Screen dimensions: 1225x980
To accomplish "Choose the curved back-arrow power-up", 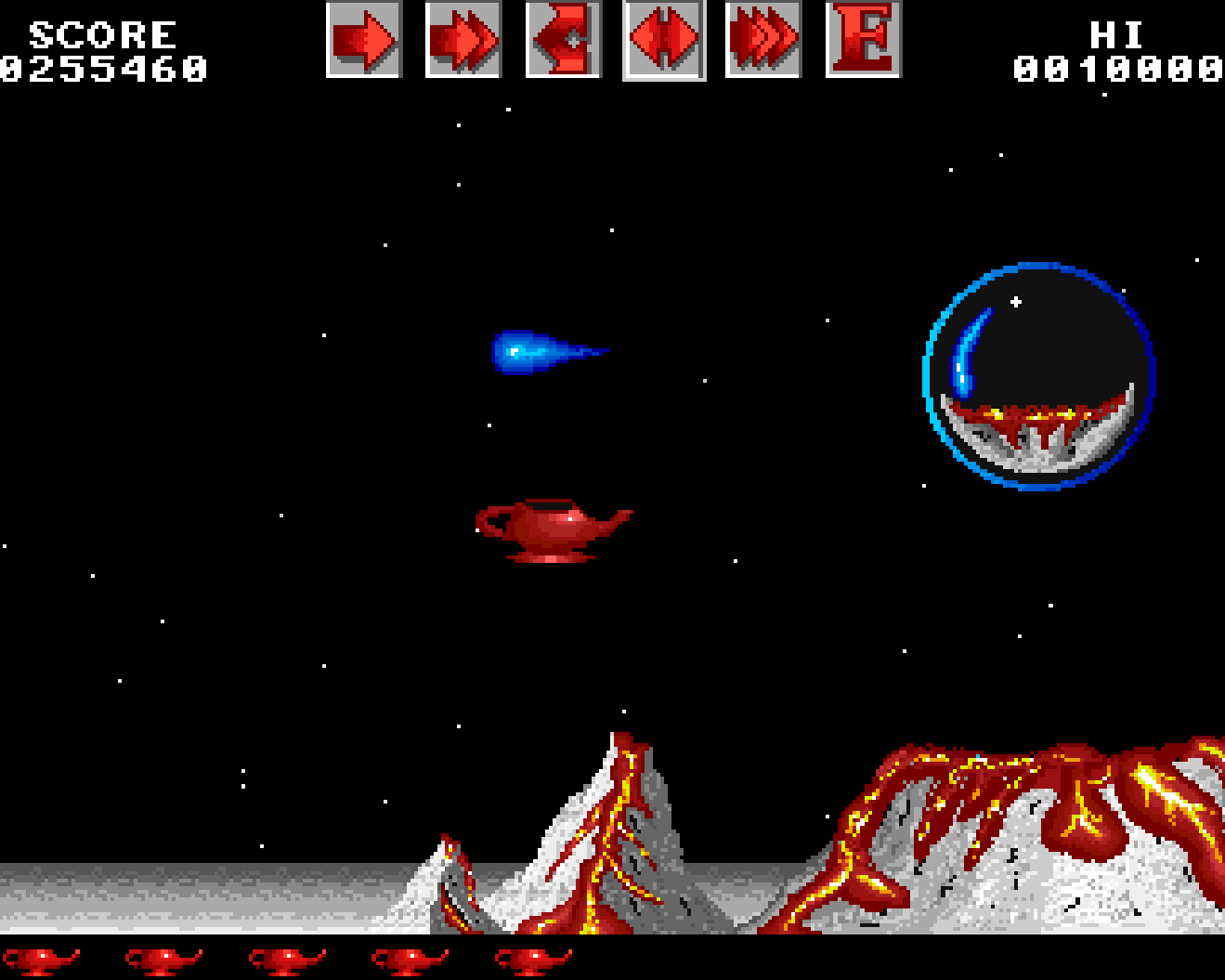I will coord(563,40).
